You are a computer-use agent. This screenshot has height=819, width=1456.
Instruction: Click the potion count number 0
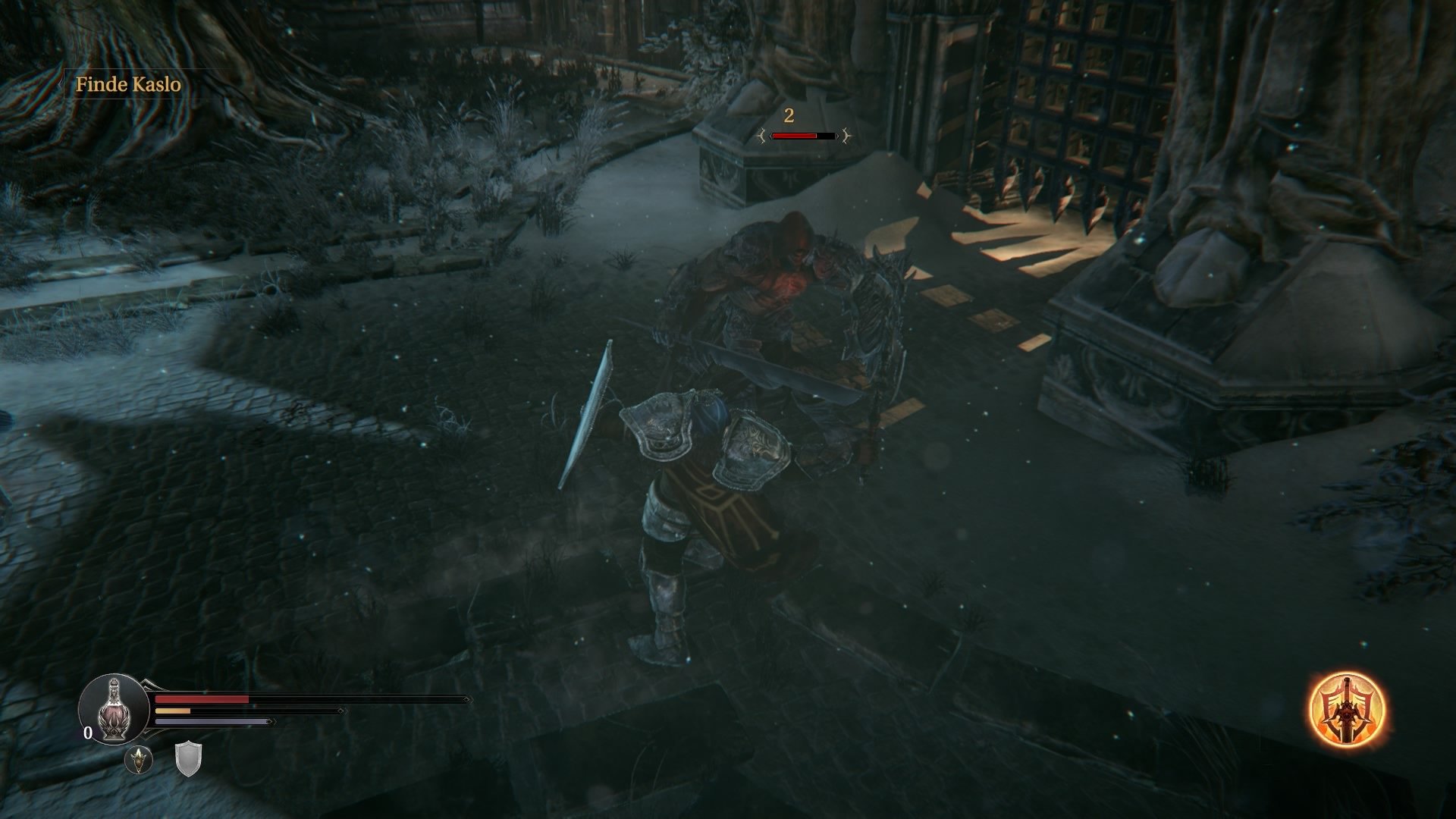point(87,733)
